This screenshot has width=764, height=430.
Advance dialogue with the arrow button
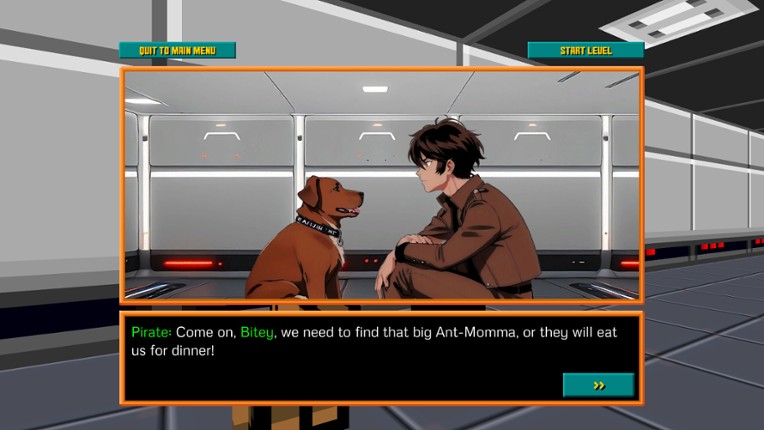point(598,385)
